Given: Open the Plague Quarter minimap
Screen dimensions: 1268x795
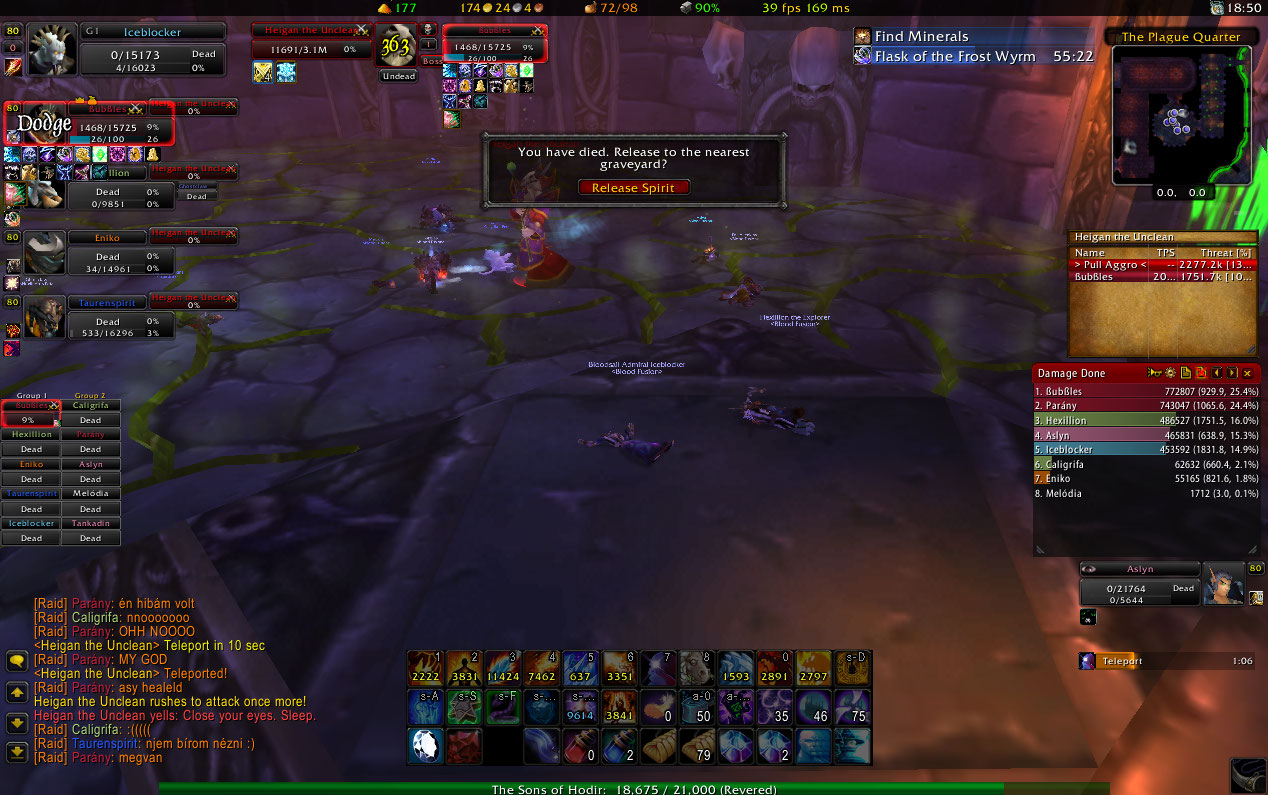Looking at the screenshot, I should click(1181, 116).
